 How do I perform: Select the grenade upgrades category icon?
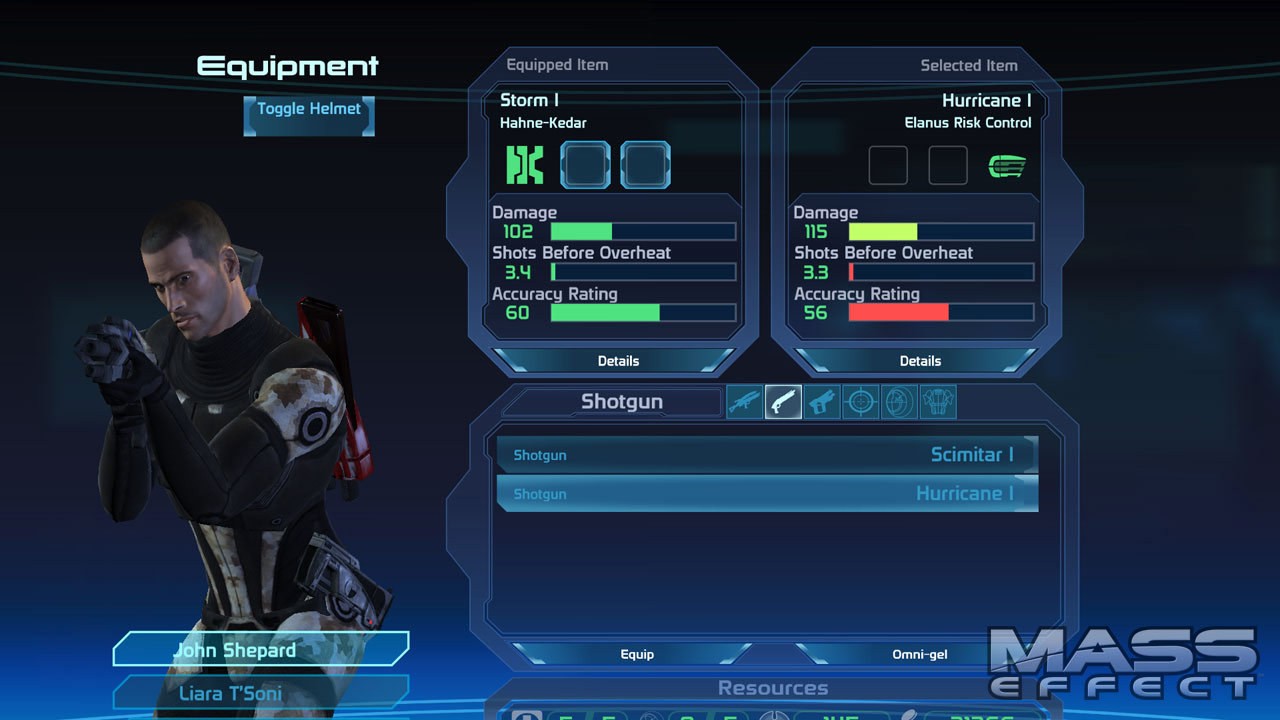point(900,401)
